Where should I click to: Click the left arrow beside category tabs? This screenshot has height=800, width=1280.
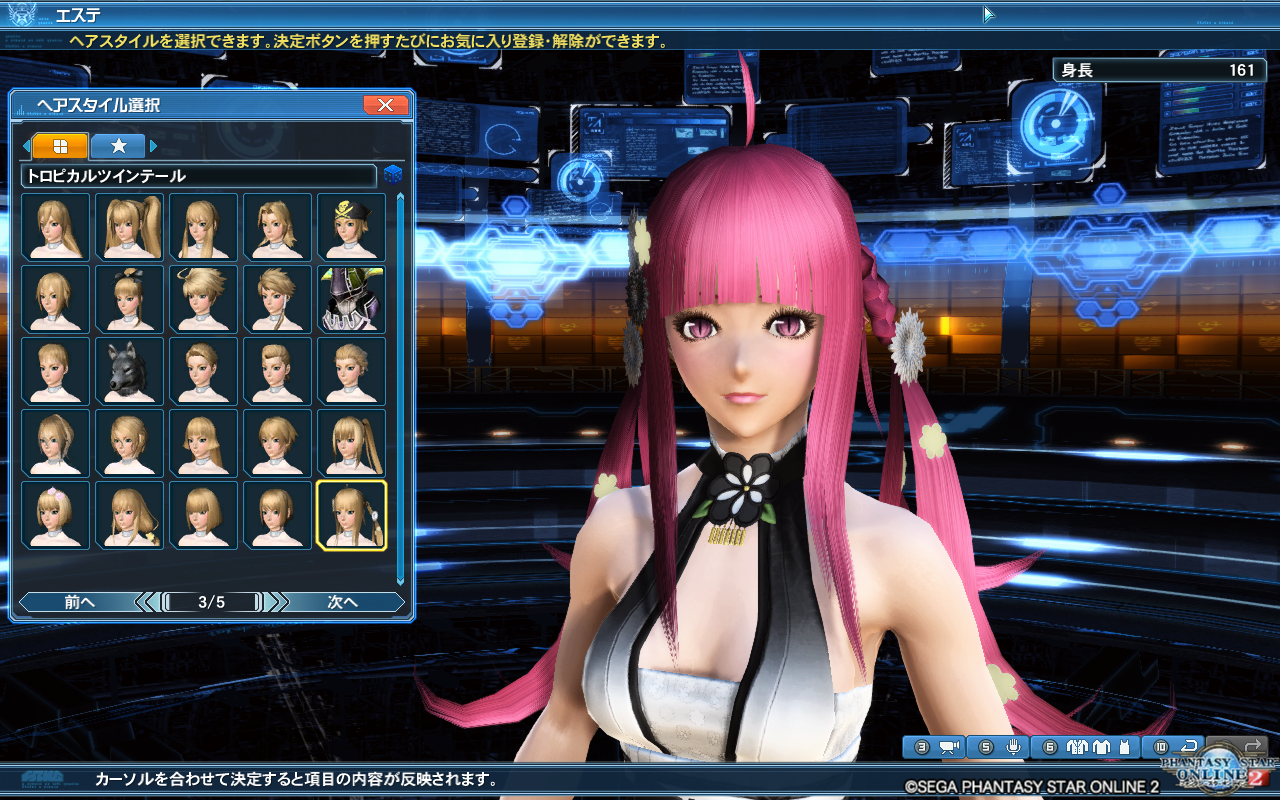(x=27, y=144)
